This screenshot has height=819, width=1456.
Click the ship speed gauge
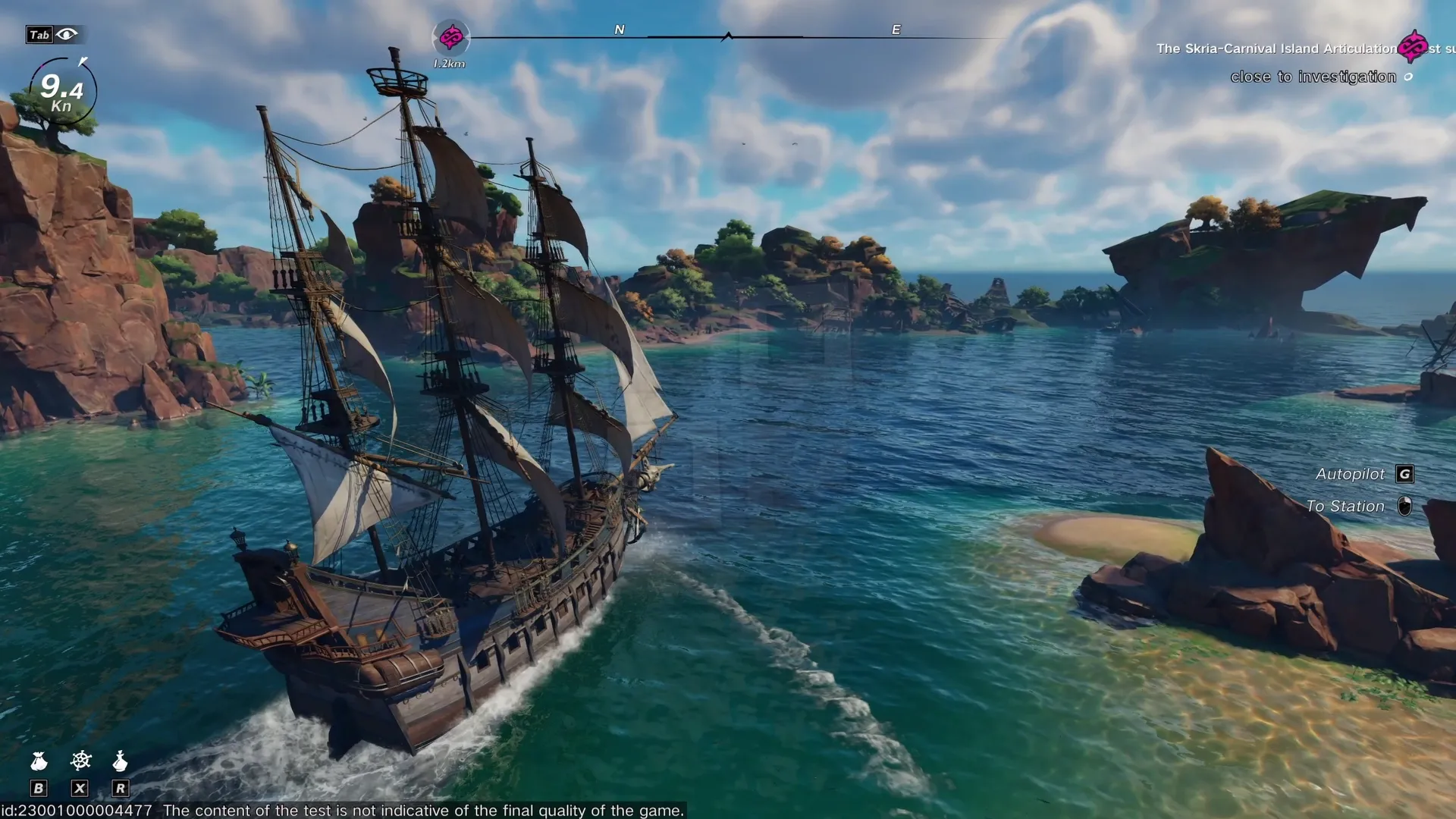[x=62, y=93]
